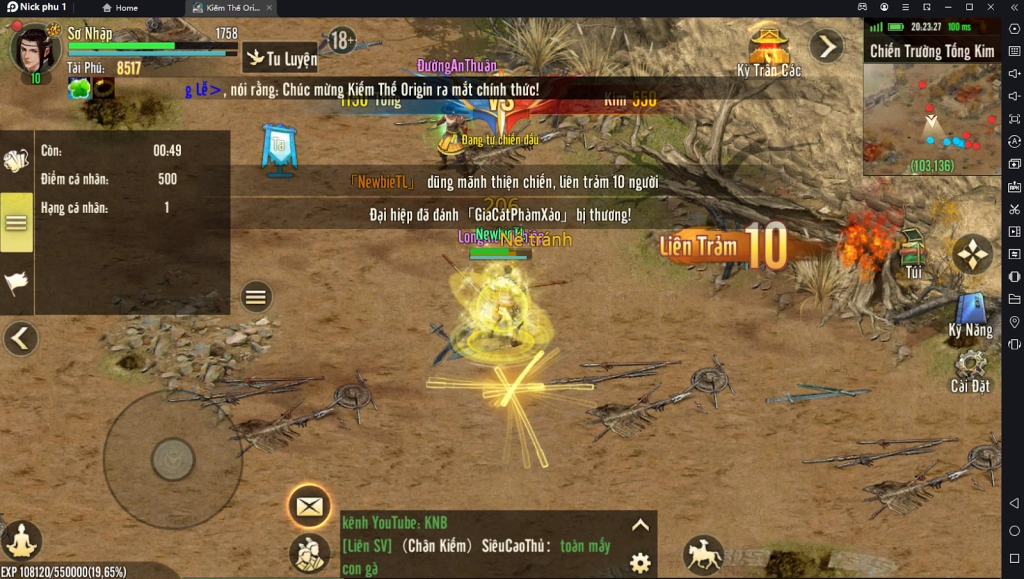Viewport: 1024px width, 579px height.
Task: Open the Kỹ Năng skills menu
Action: pos(971,312)
